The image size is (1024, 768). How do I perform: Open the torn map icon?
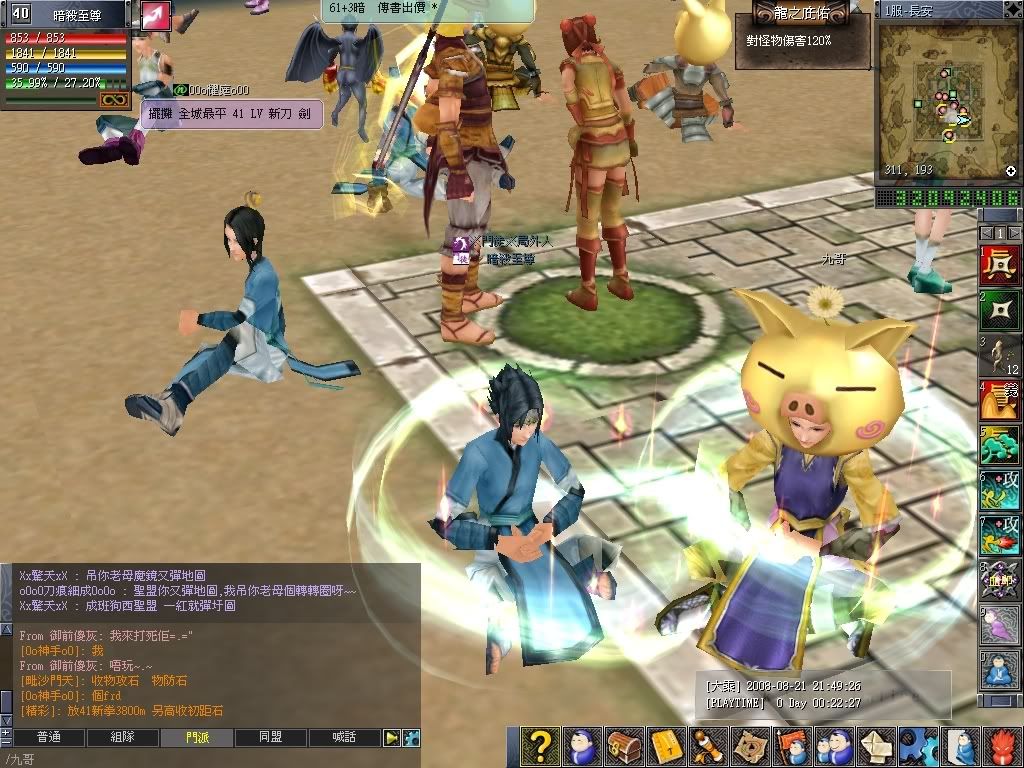coord(750,746)
